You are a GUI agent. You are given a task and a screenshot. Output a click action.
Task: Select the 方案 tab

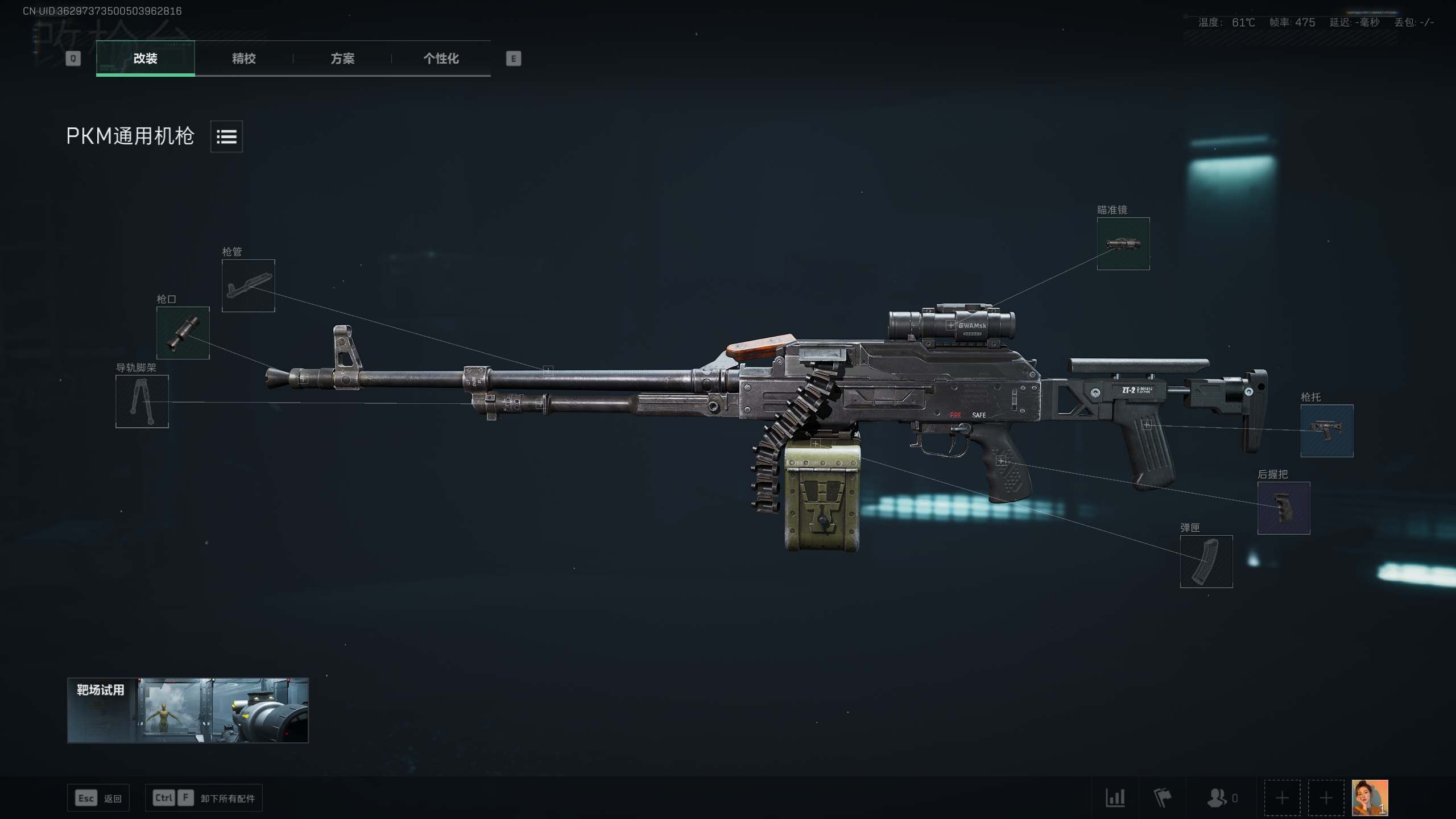pyautogui.click(x=342, y=58)
